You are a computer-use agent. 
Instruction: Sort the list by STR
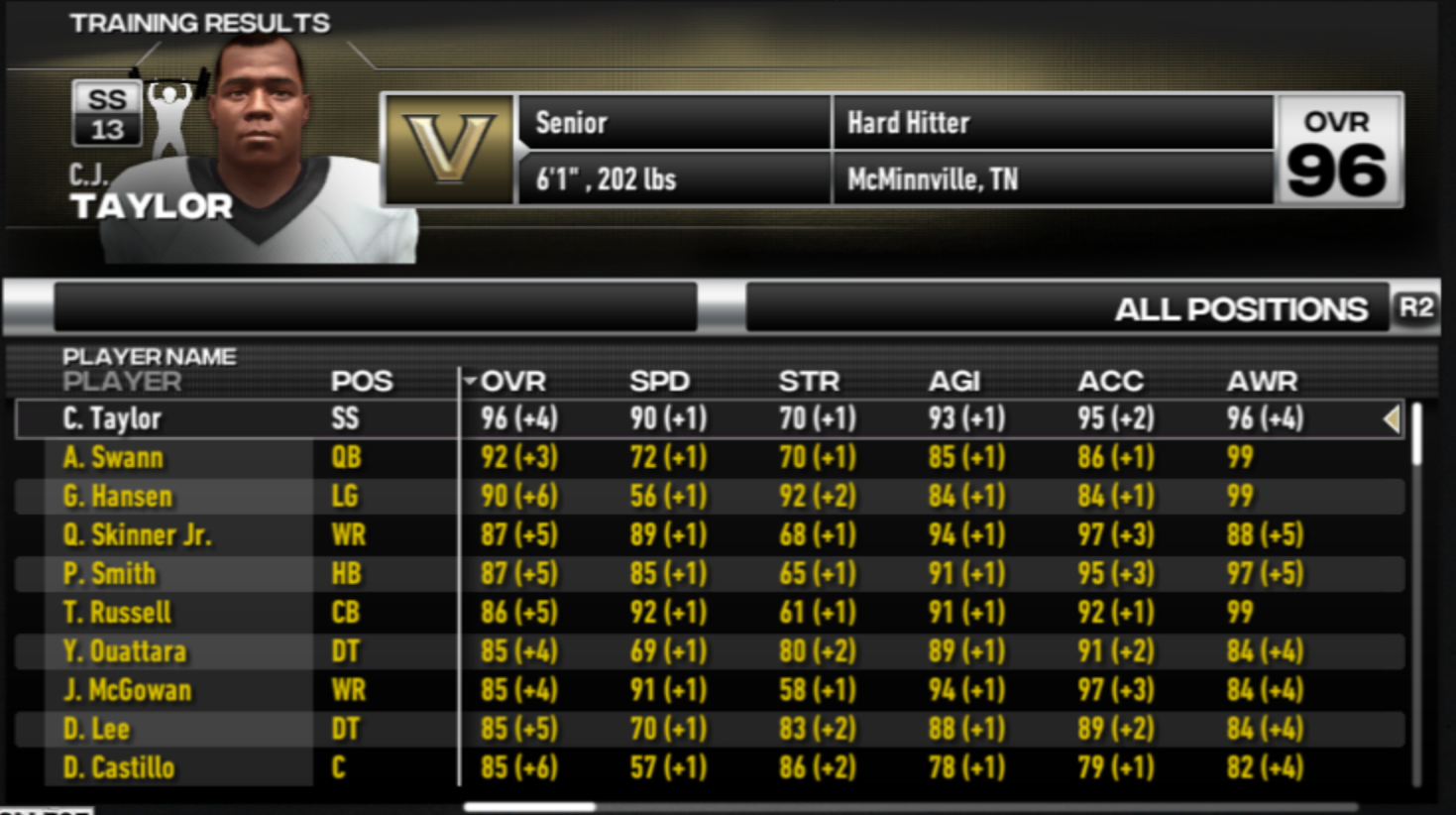click(x=809, y=382)
